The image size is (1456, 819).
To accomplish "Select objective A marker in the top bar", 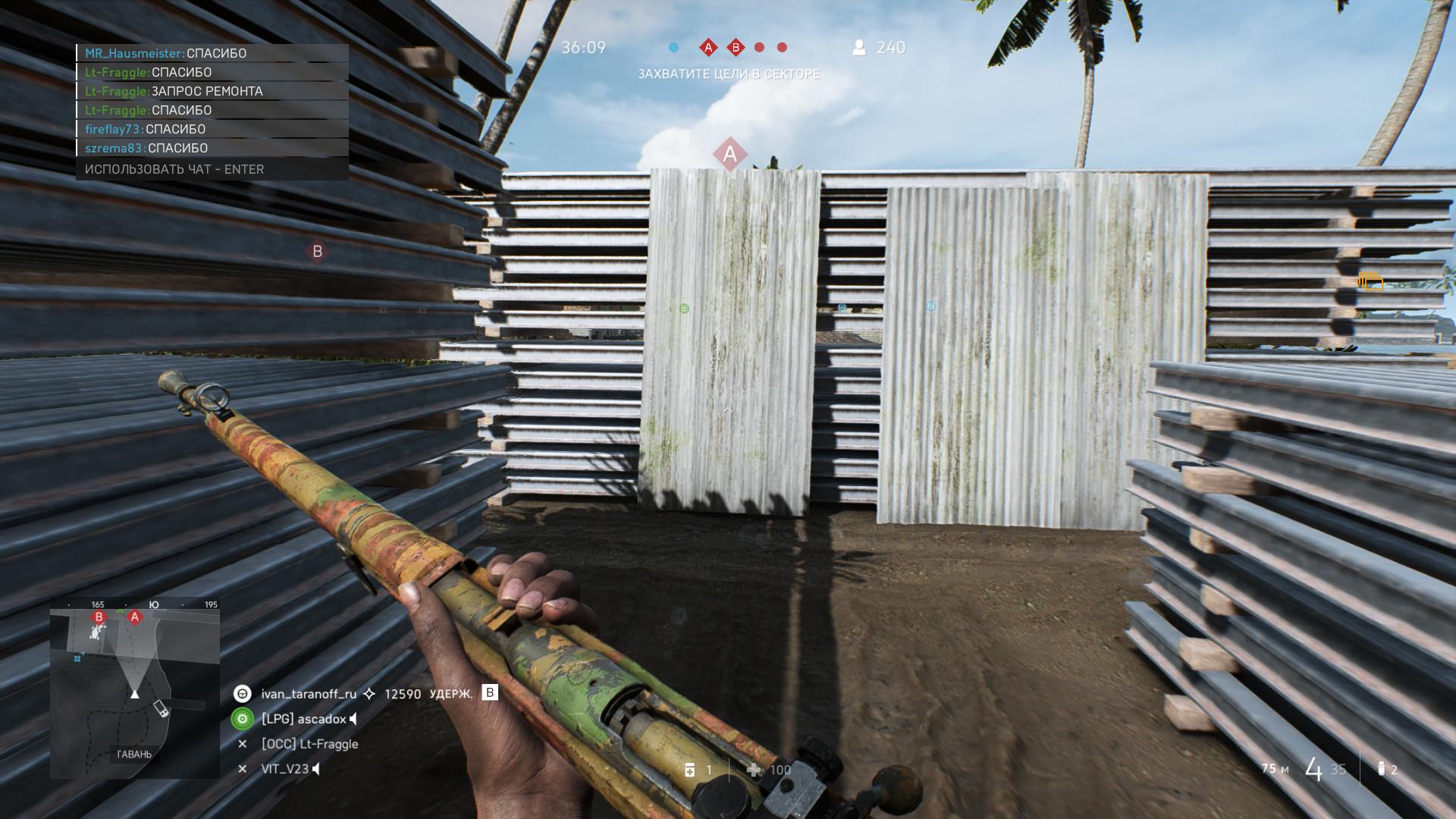I will 708,48.
